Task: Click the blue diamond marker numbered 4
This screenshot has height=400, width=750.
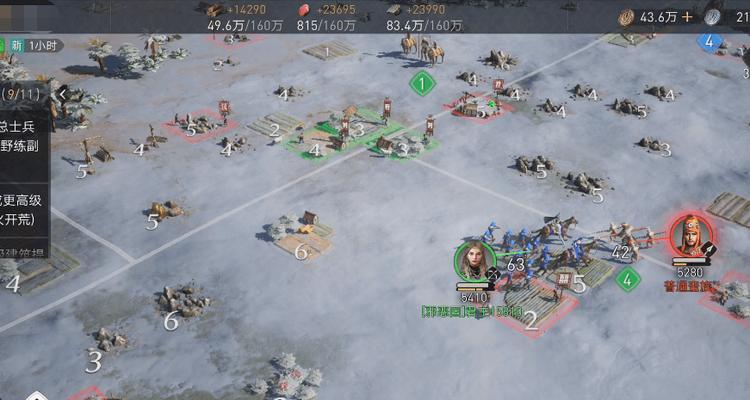Action: click(x=709, y=42)
